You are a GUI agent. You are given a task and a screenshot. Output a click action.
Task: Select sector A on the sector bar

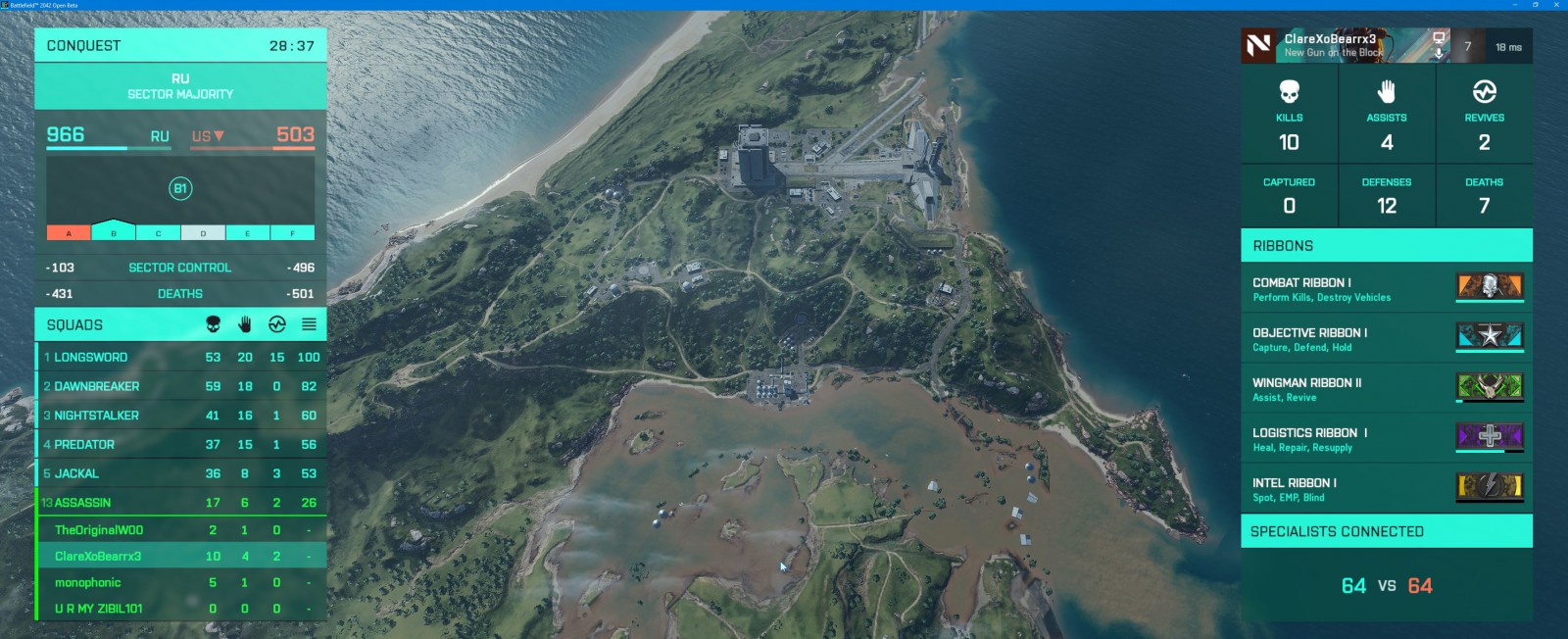tap(69, 233)
